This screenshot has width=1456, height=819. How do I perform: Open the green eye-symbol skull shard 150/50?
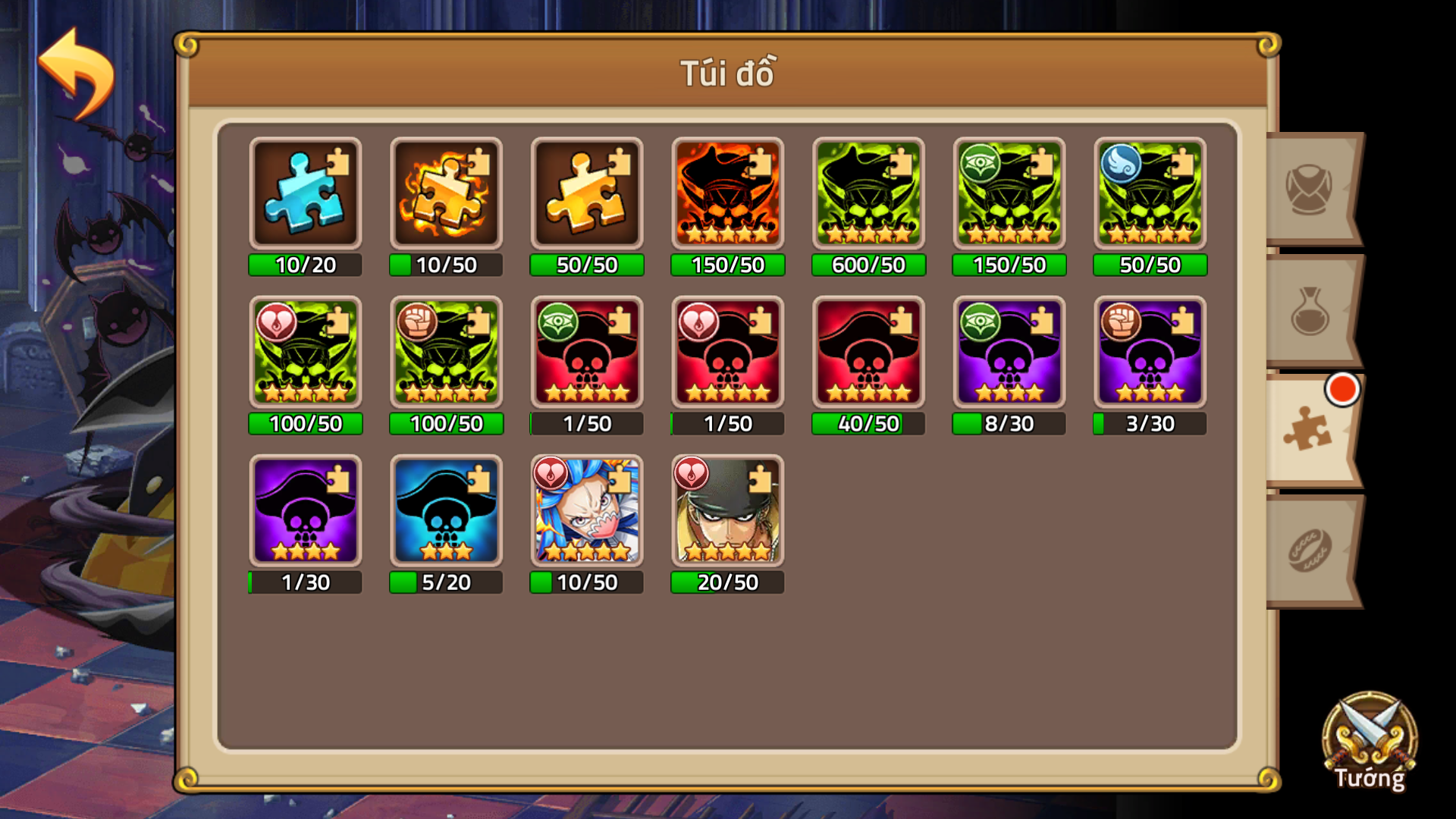(1008, 193)
